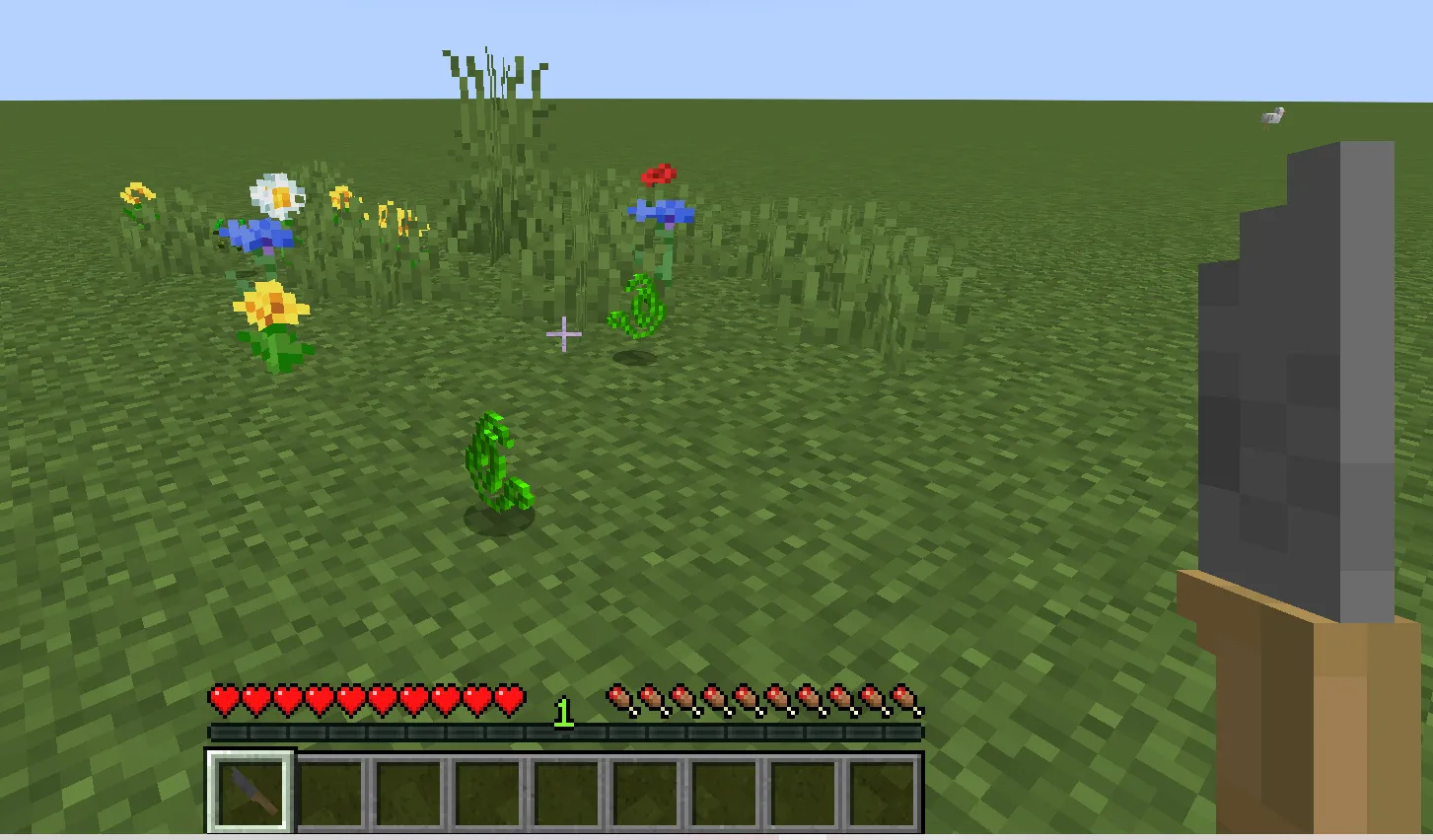Image resolution: width=1433 pixels, height=840 pixels.
Task: Click the crosshair at screen center
Action: point(564,334)
